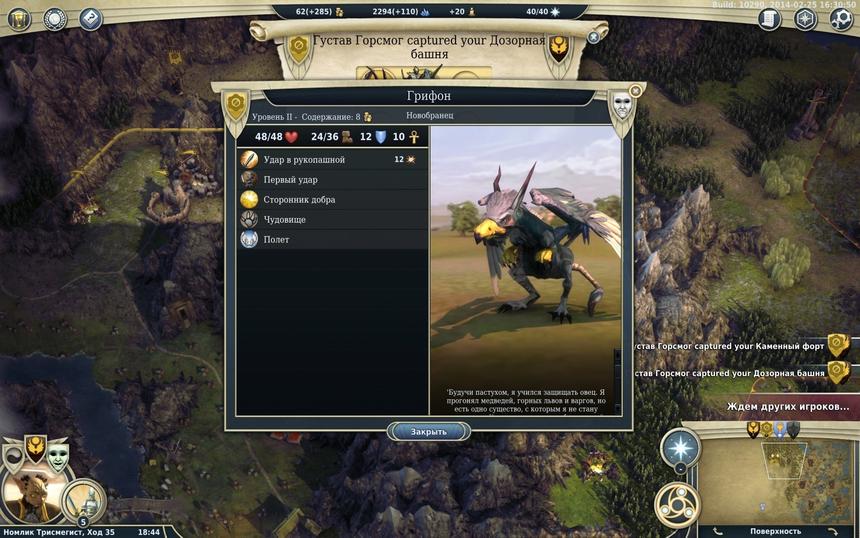This screenshot has height=538, width=860.
Task: Dismiss the capture notification scroll at the top
Action: coord(593,37)
